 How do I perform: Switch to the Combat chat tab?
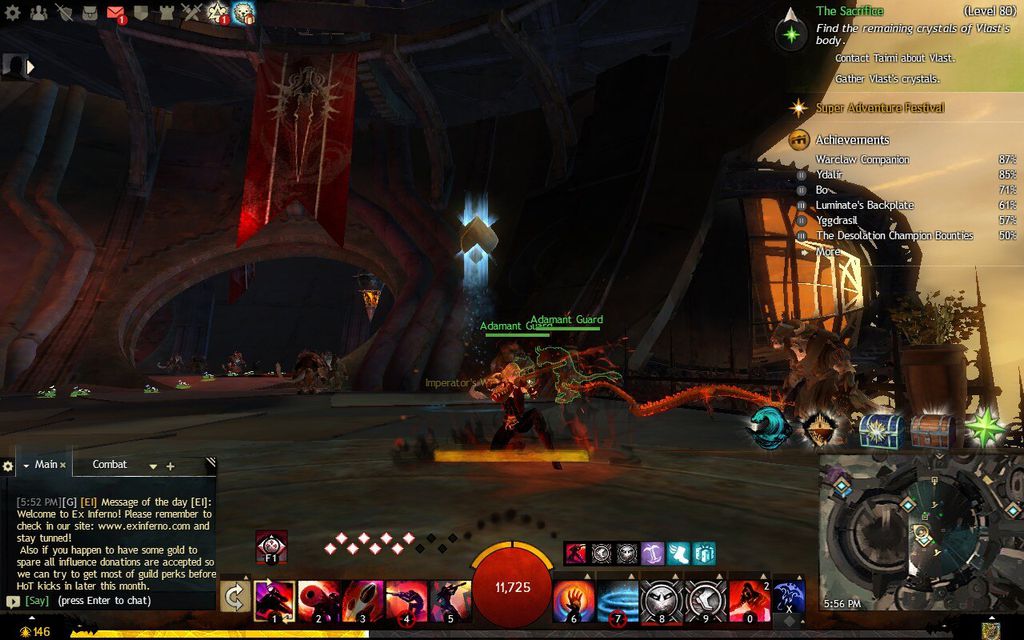[110, 465]
